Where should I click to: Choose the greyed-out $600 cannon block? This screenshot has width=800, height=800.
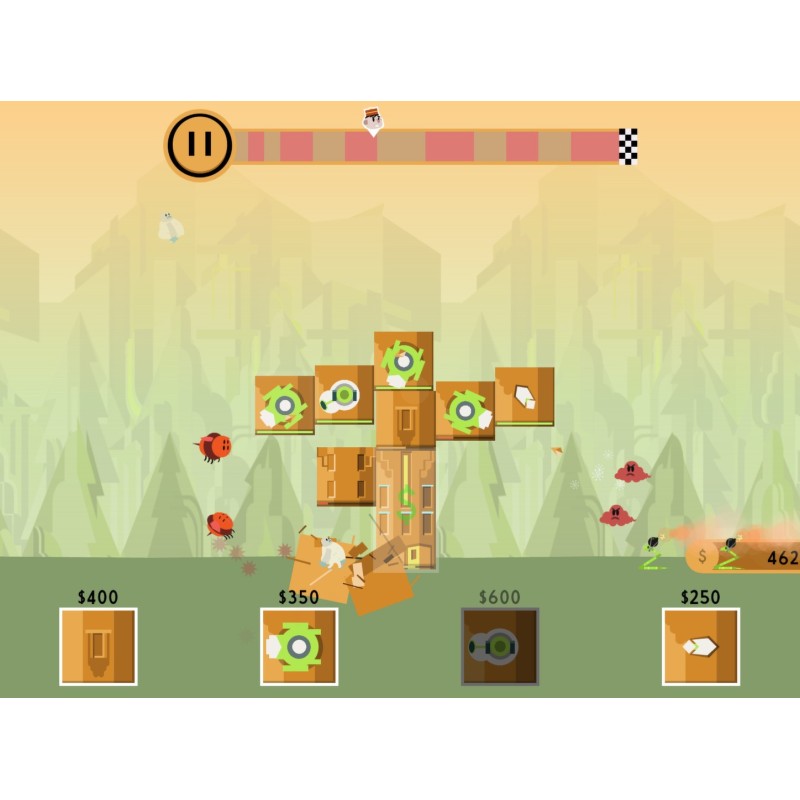500,646
